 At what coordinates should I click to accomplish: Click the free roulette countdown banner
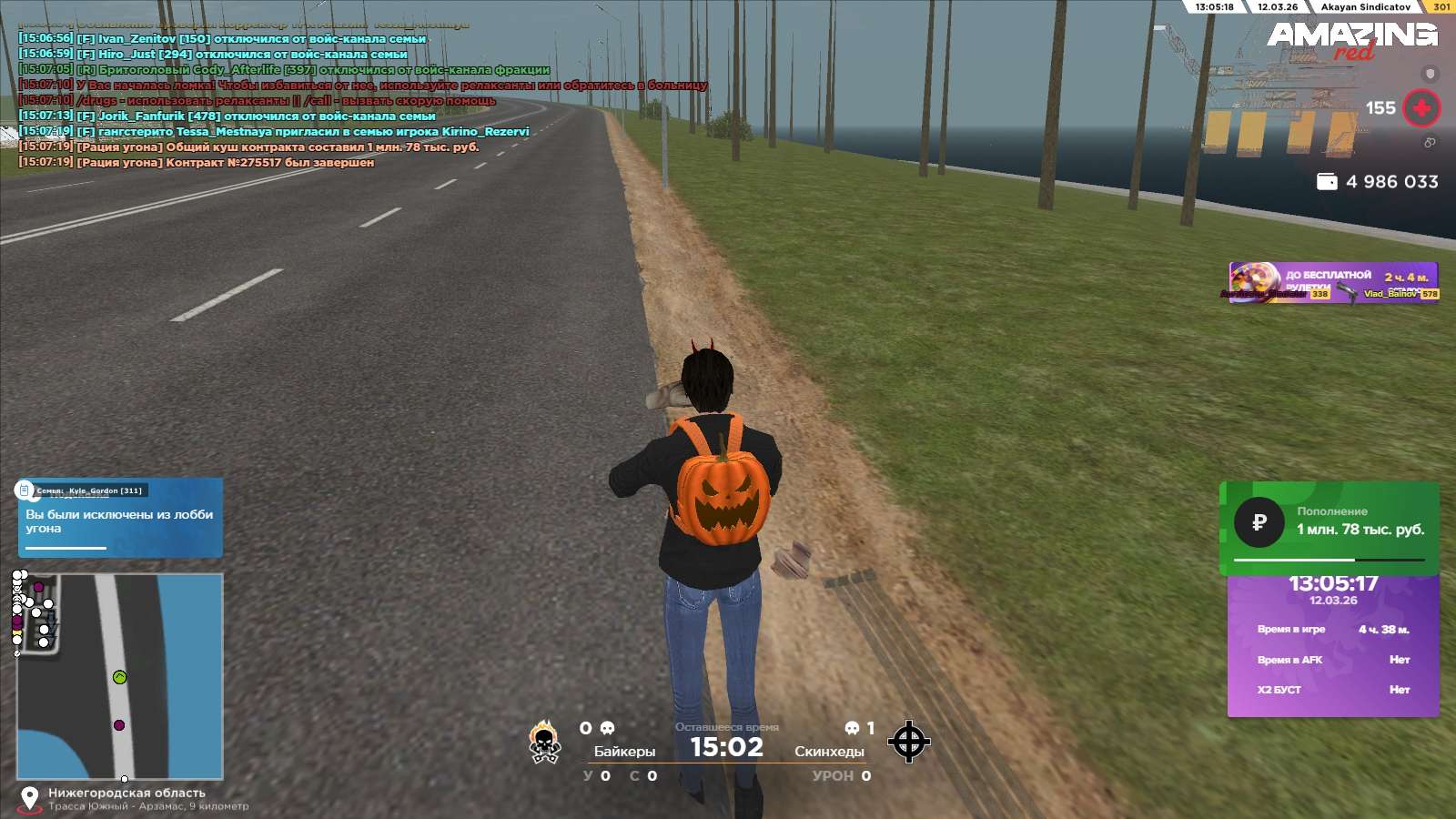(1333, 282)
